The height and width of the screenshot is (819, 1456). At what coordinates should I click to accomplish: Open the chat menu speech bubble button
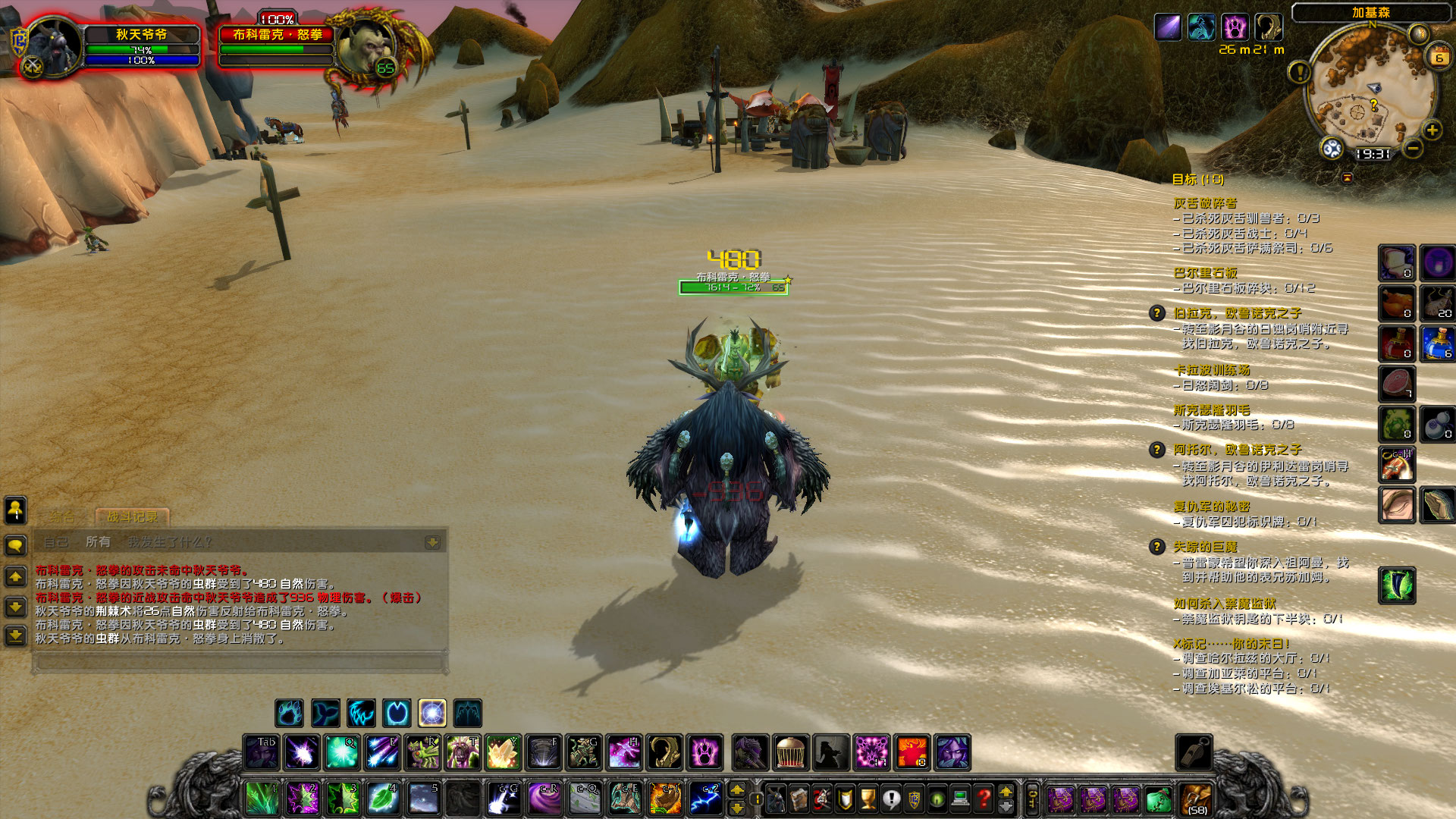point(16,545)
